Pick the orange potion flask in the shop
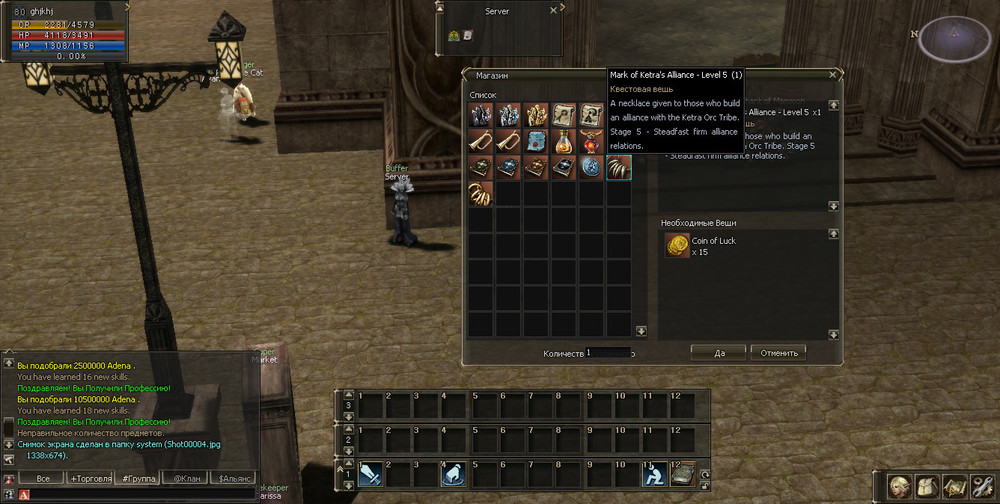This screenshot has width=1000, height=504. click(x=564, y=141)
